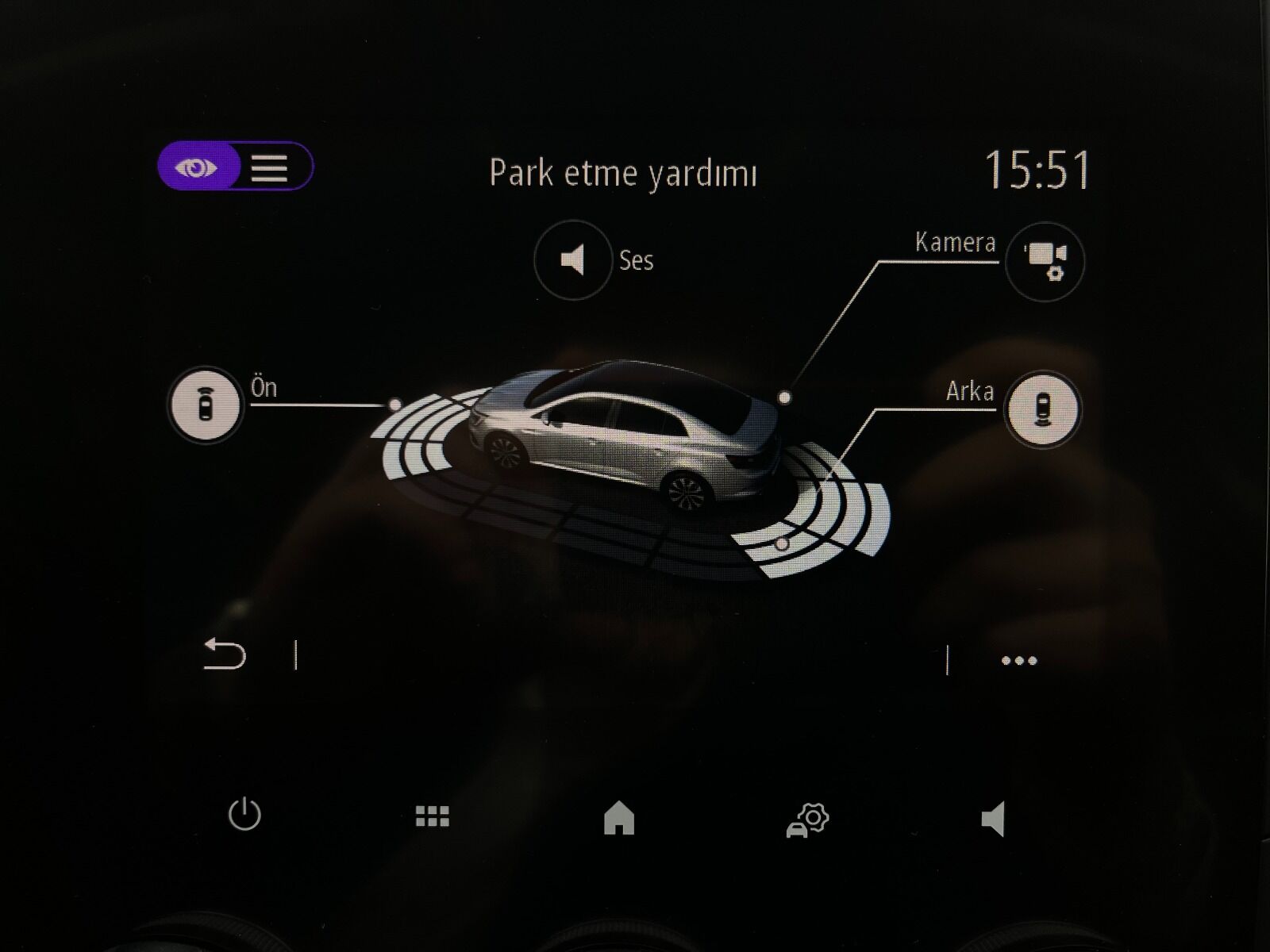Tap the Park etme yardımı title
1270x952 pixels.
625,169
